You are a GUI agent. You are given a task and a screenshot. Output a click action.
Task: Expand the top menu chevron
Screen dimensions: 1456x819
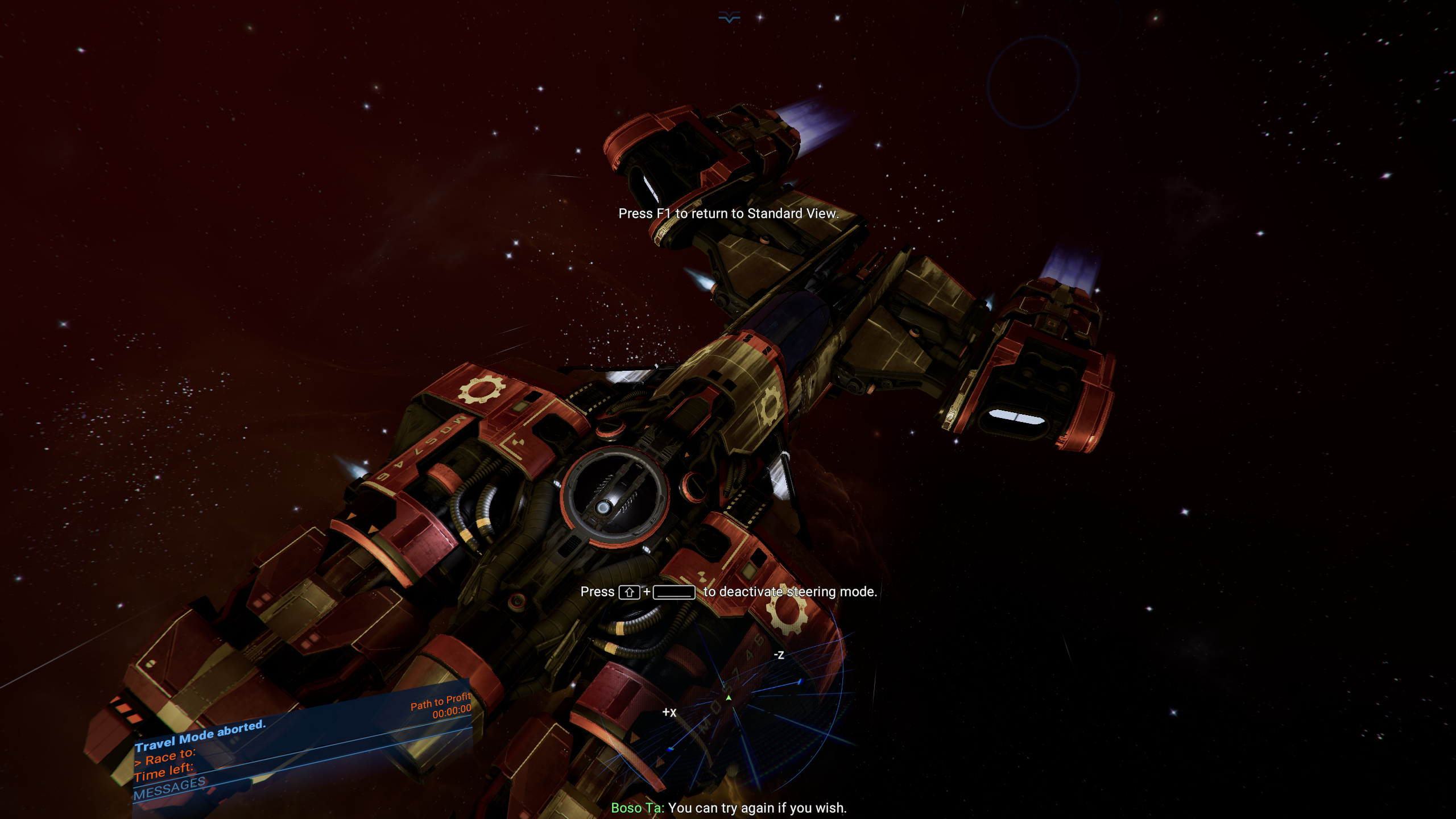pos(729,18)
